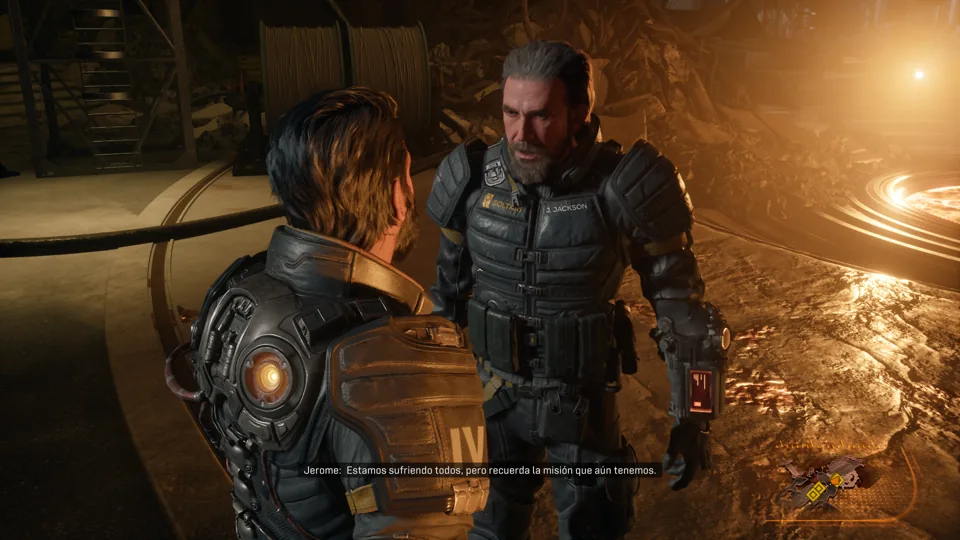Select the orange diamond marker on the minimap
This screenshot has height=540, width=960.
pos(836,480)
